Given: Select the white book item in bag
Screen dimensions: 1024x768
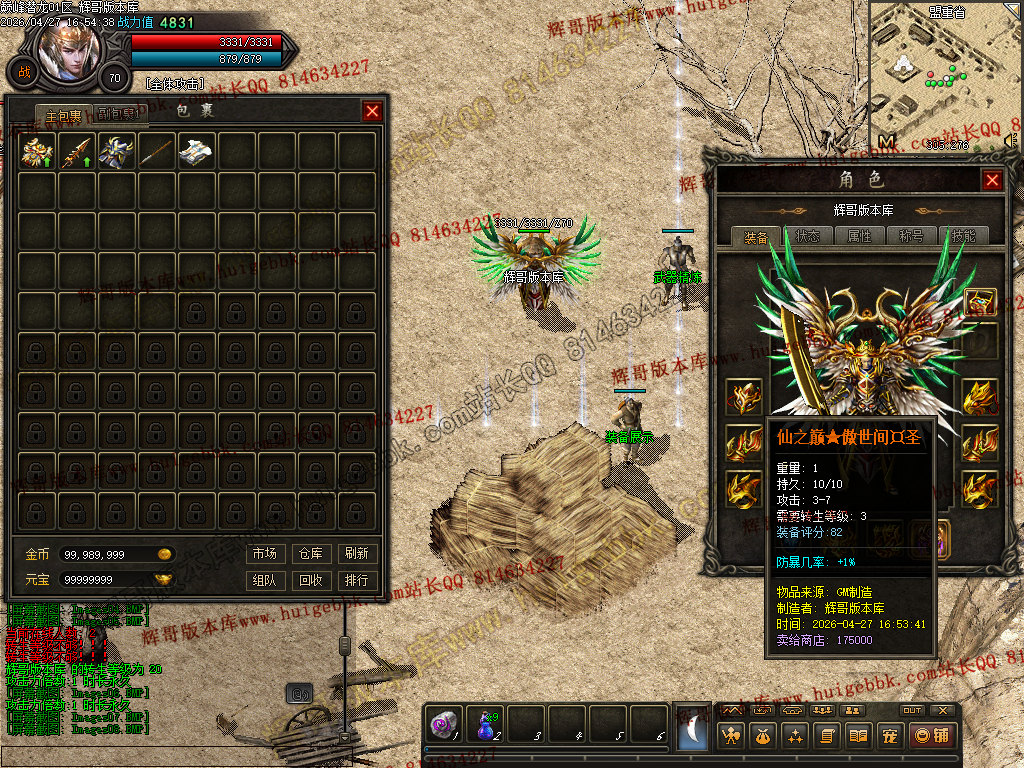Looking at the screenshot, I should tap(197, 151).
